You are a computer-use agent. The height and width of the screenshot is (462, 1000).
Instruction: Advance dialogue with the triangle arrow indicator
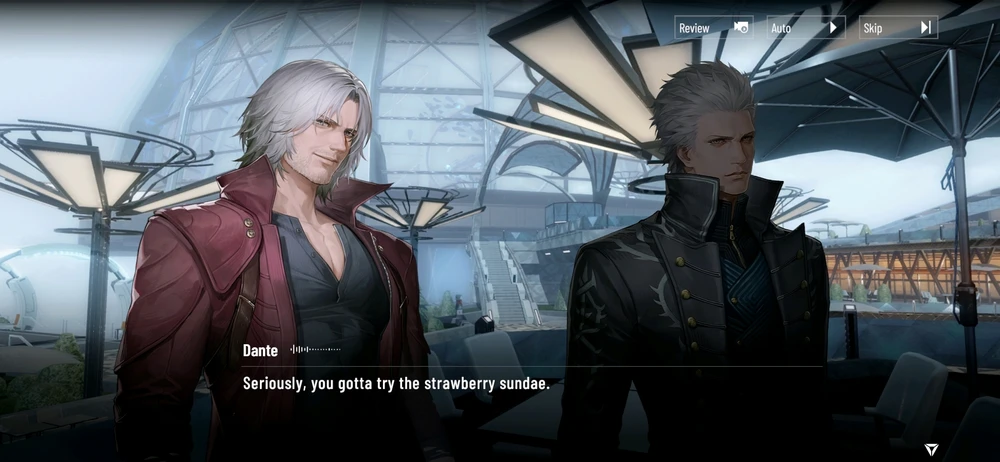(x=931, y=450)
